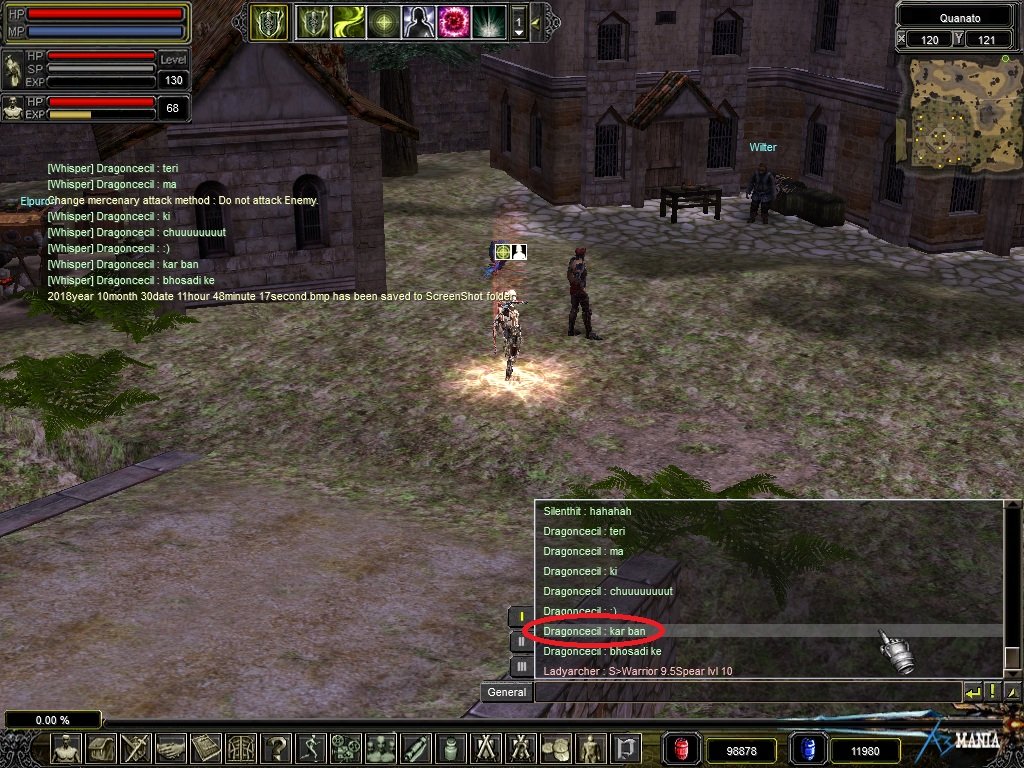
Task: Click the yellow exclamation chat button
Action: [993, 691]
